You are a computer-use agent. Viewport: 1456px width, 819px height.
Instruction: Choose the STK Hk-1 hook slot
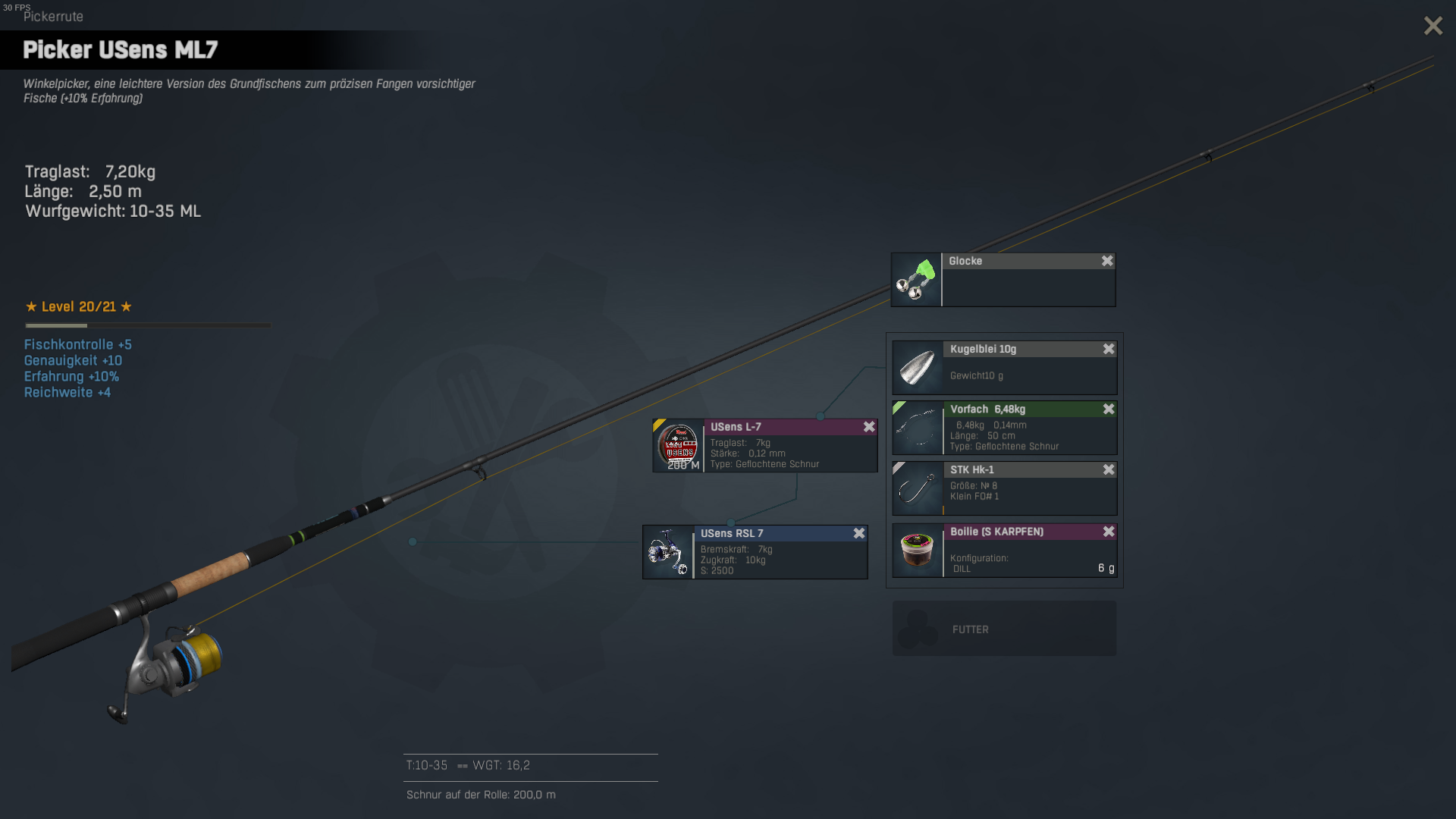click(x=1004, y=489)
